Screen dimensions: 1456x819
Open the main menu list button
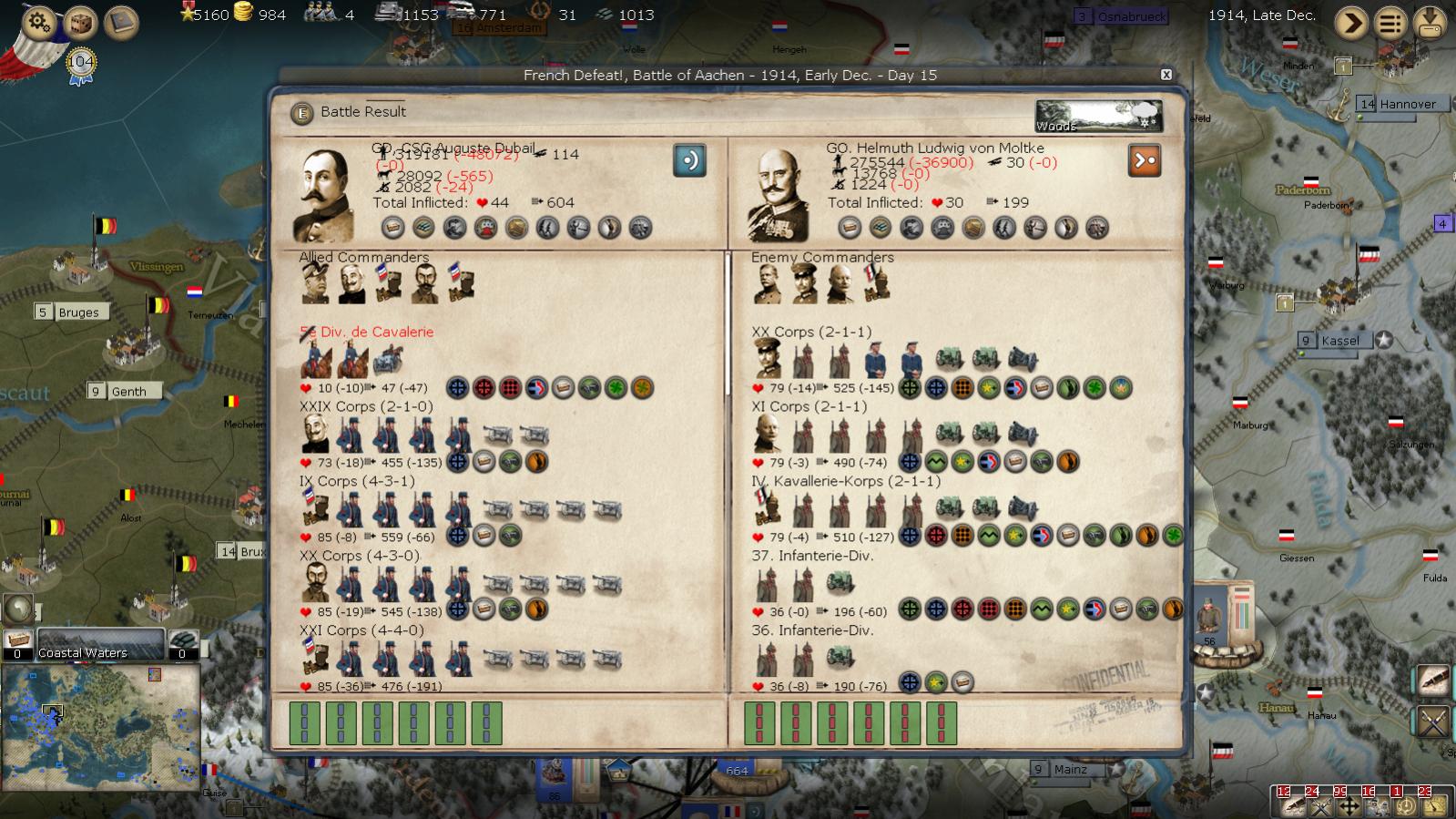click(1390, 23)
